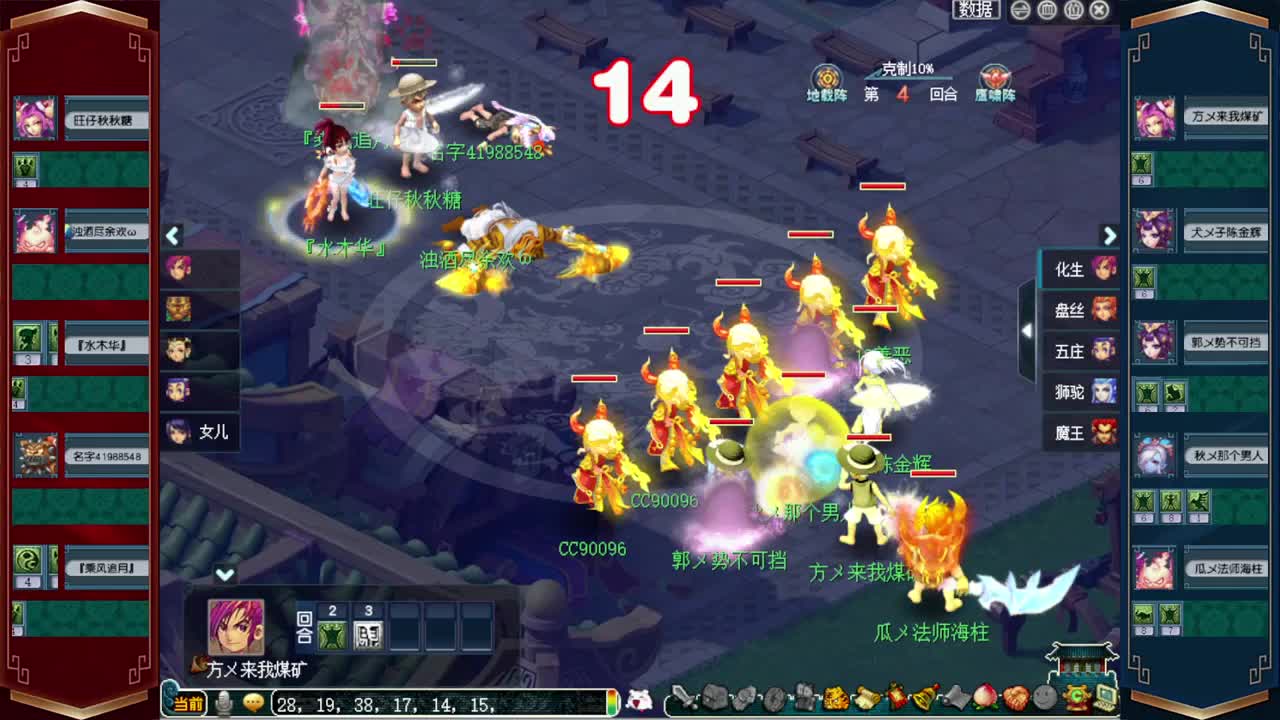Click the 数据 button at the top right
Screen dimensions: 1280x720
click(974, 9)
